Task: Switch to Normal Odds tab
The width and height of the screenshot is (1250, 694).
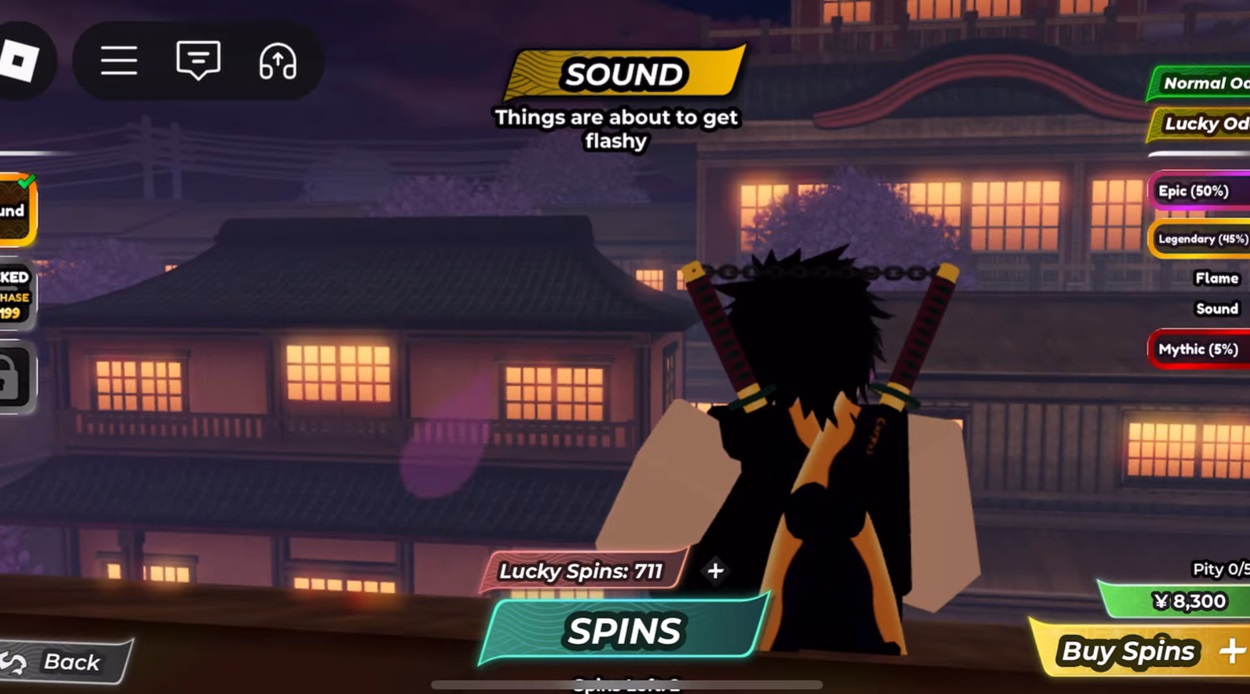Action: click(x=1203, y=84)
